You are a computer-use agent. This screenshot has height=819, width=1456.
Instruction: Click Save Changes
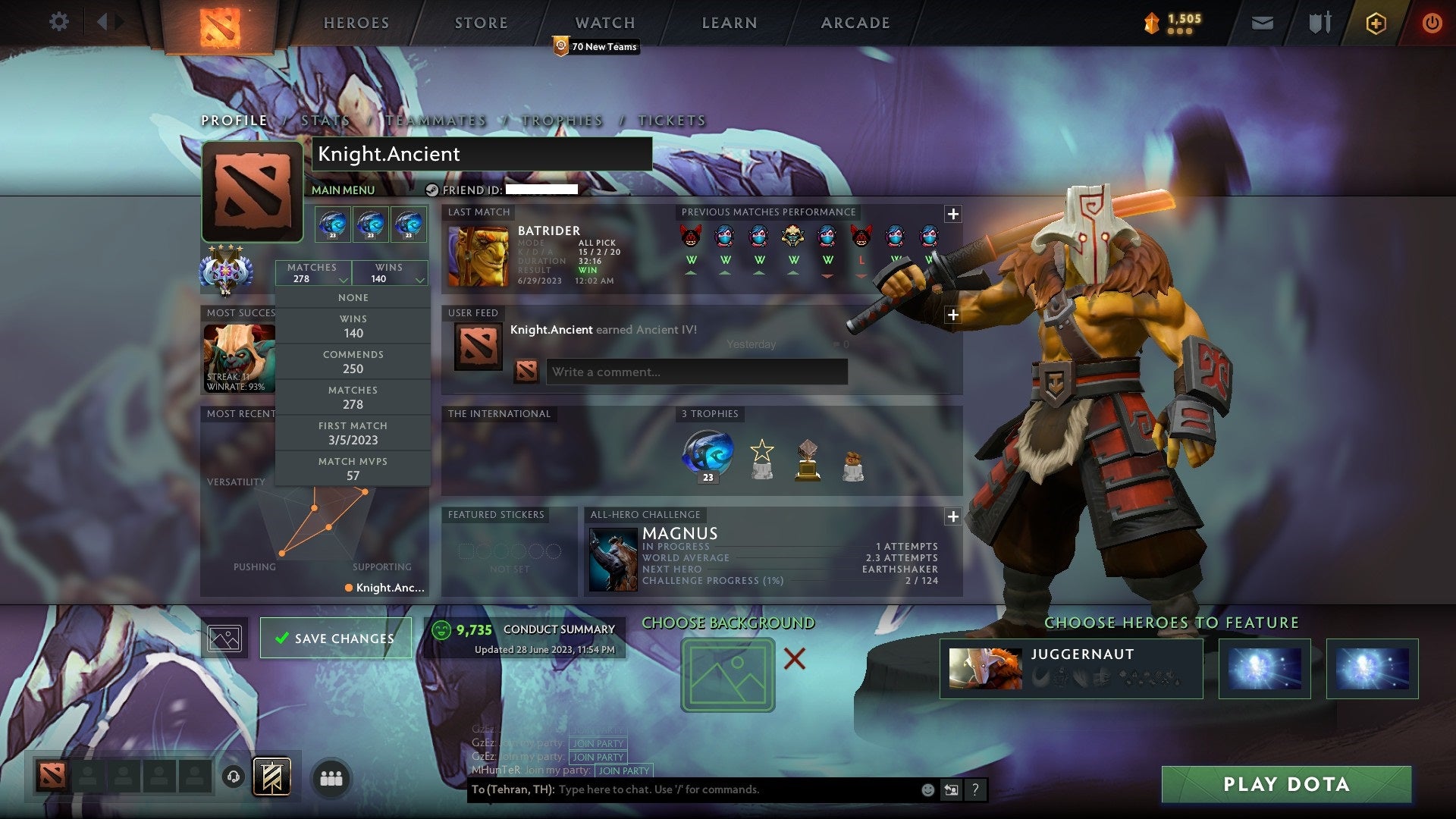pos(335,638)
